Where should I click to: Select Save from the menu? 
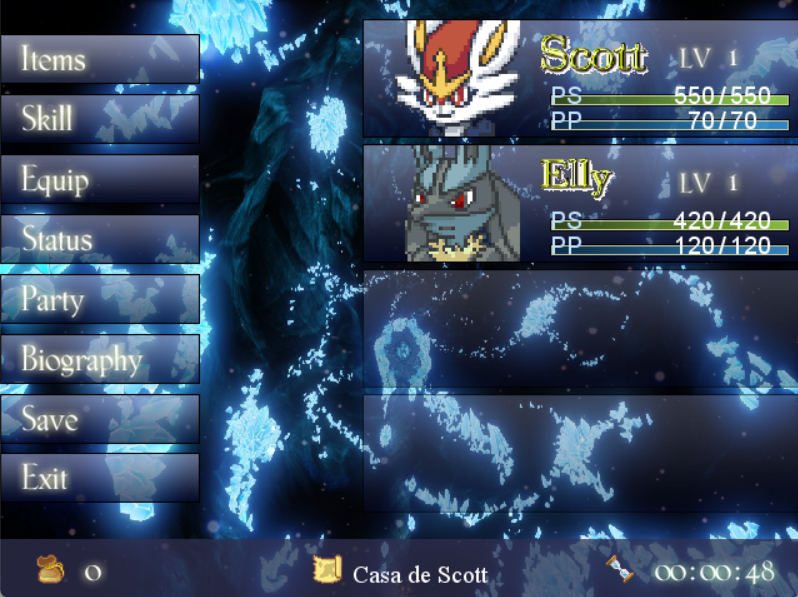(99, 419)
